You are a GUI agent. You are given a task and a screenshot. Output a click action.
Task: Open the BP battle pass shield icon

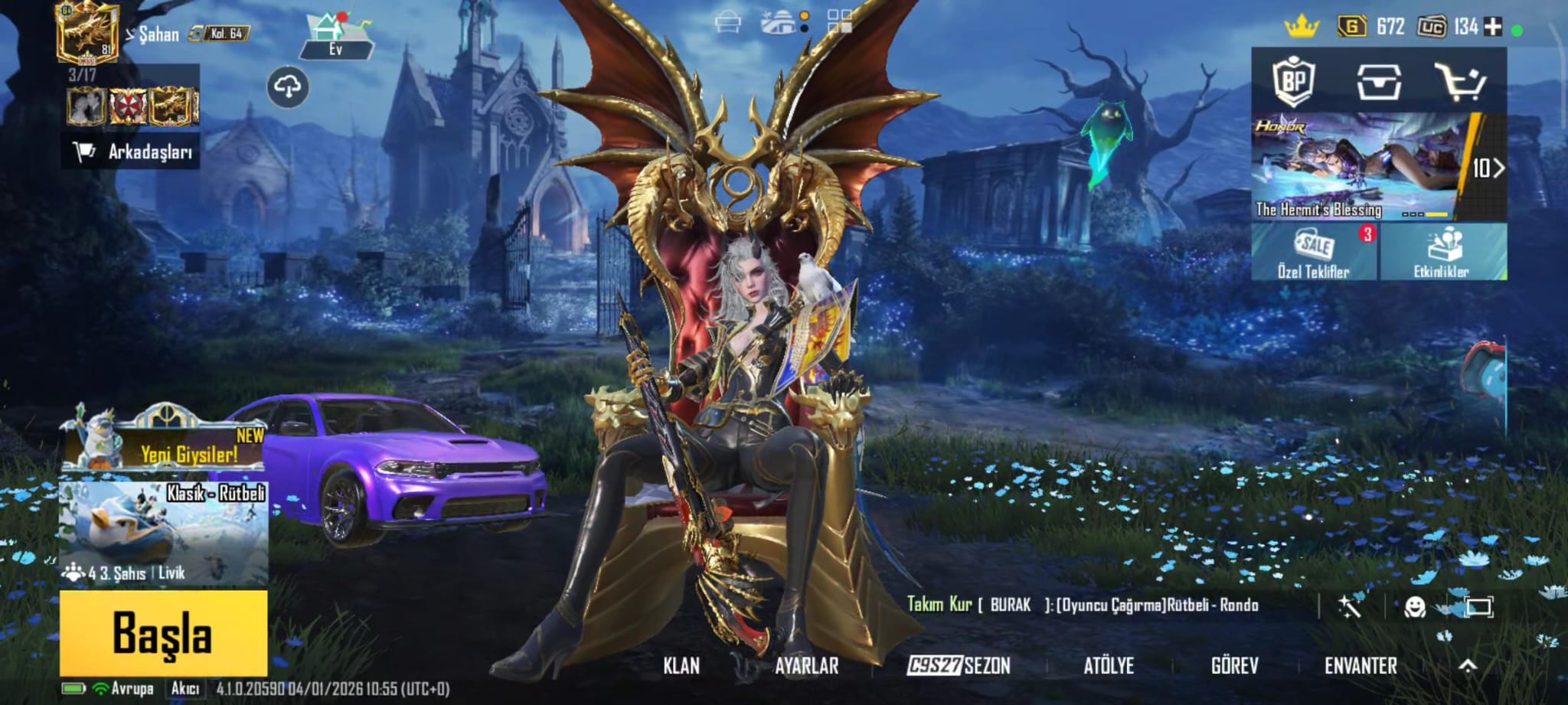click(1294, 80)
